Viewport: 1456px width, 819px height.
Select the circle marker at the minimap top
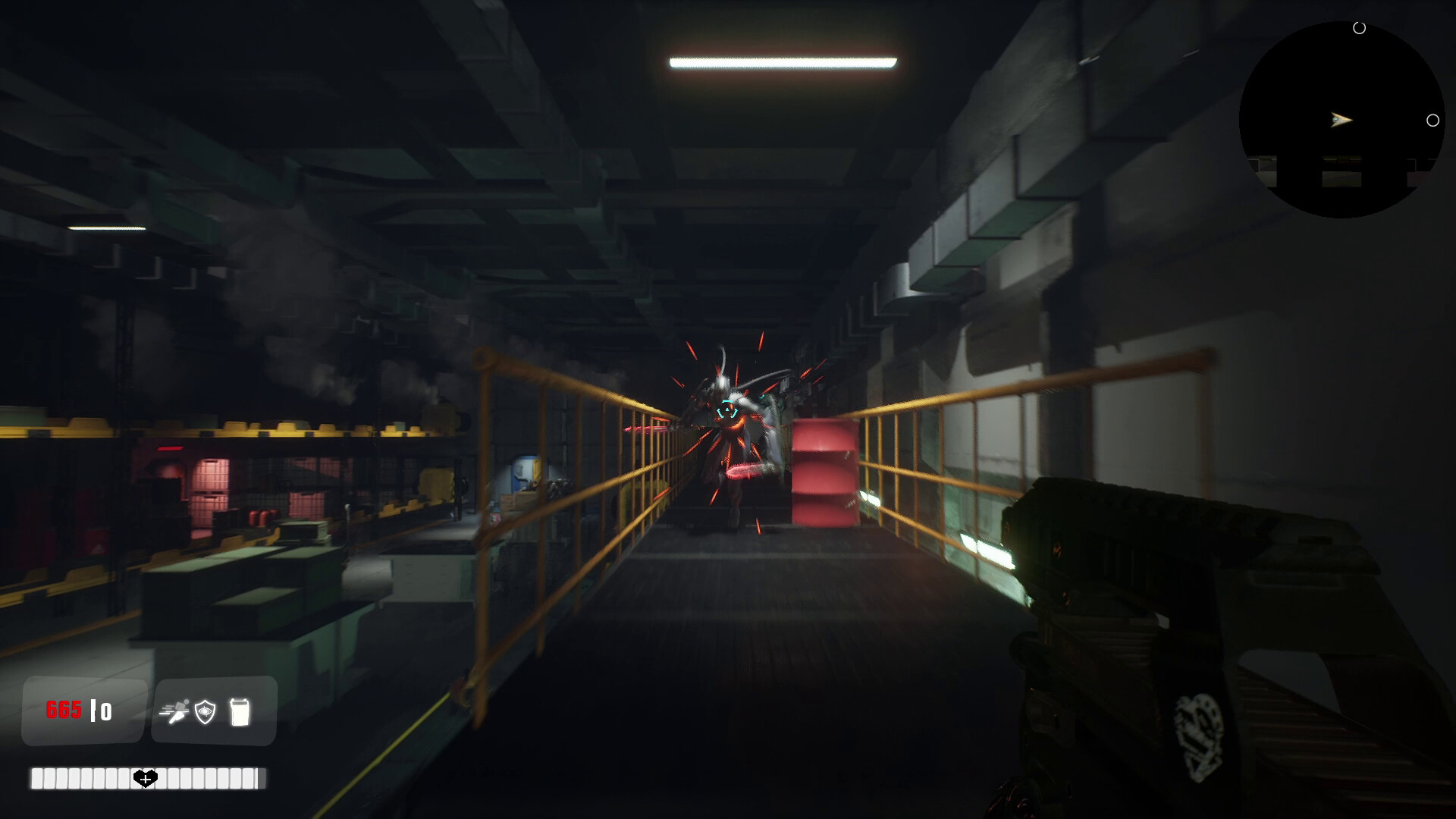click(x=1360, y=29)
